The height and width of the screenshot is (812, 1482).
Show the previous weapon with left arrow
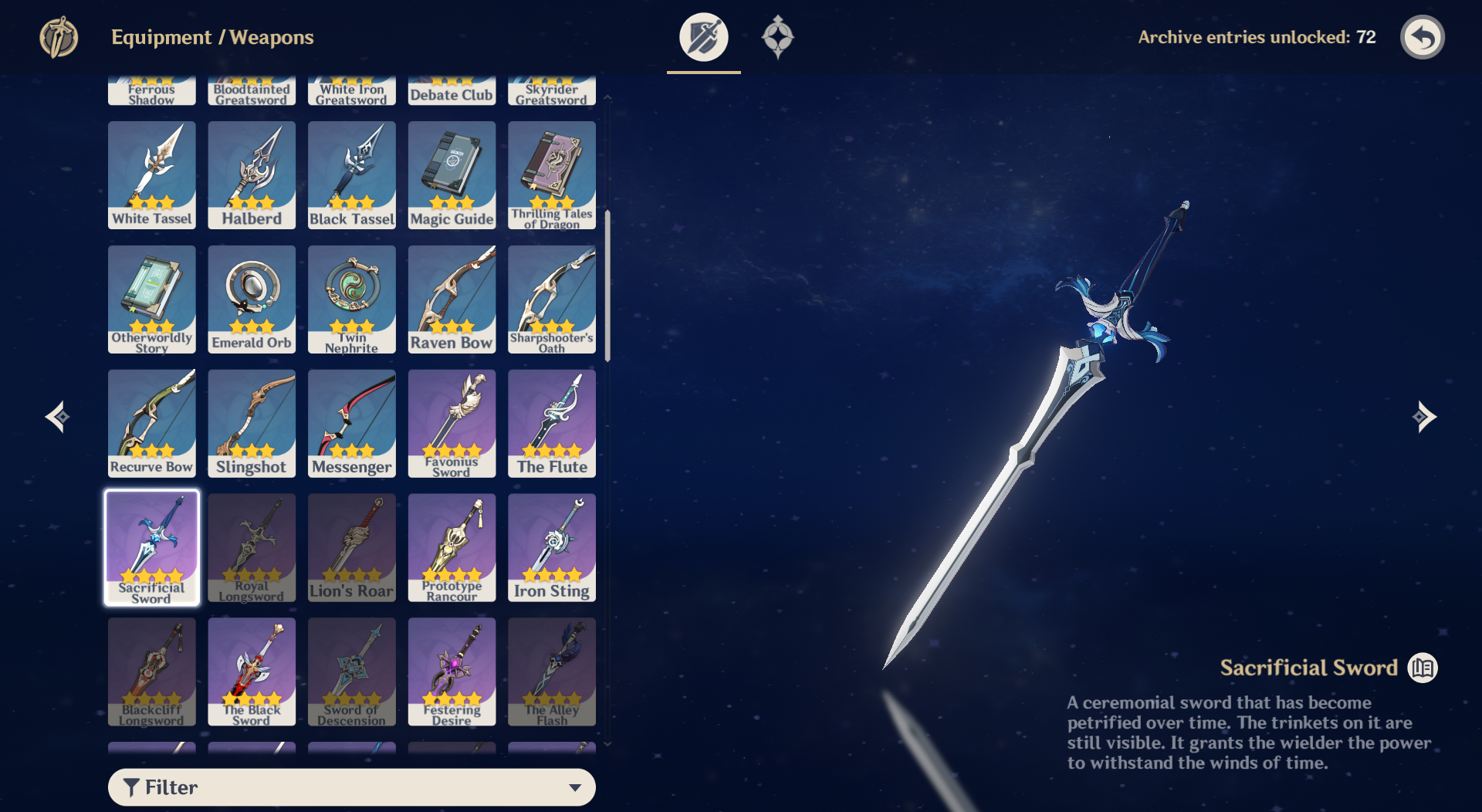(58, 417)
